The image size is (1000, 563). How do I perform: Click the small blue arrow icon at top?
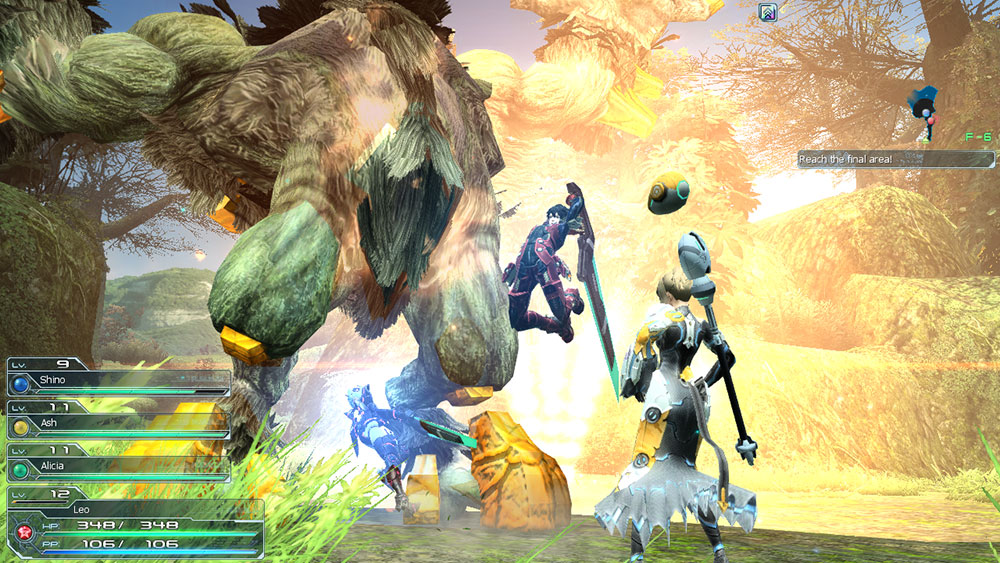click(768, 13)
